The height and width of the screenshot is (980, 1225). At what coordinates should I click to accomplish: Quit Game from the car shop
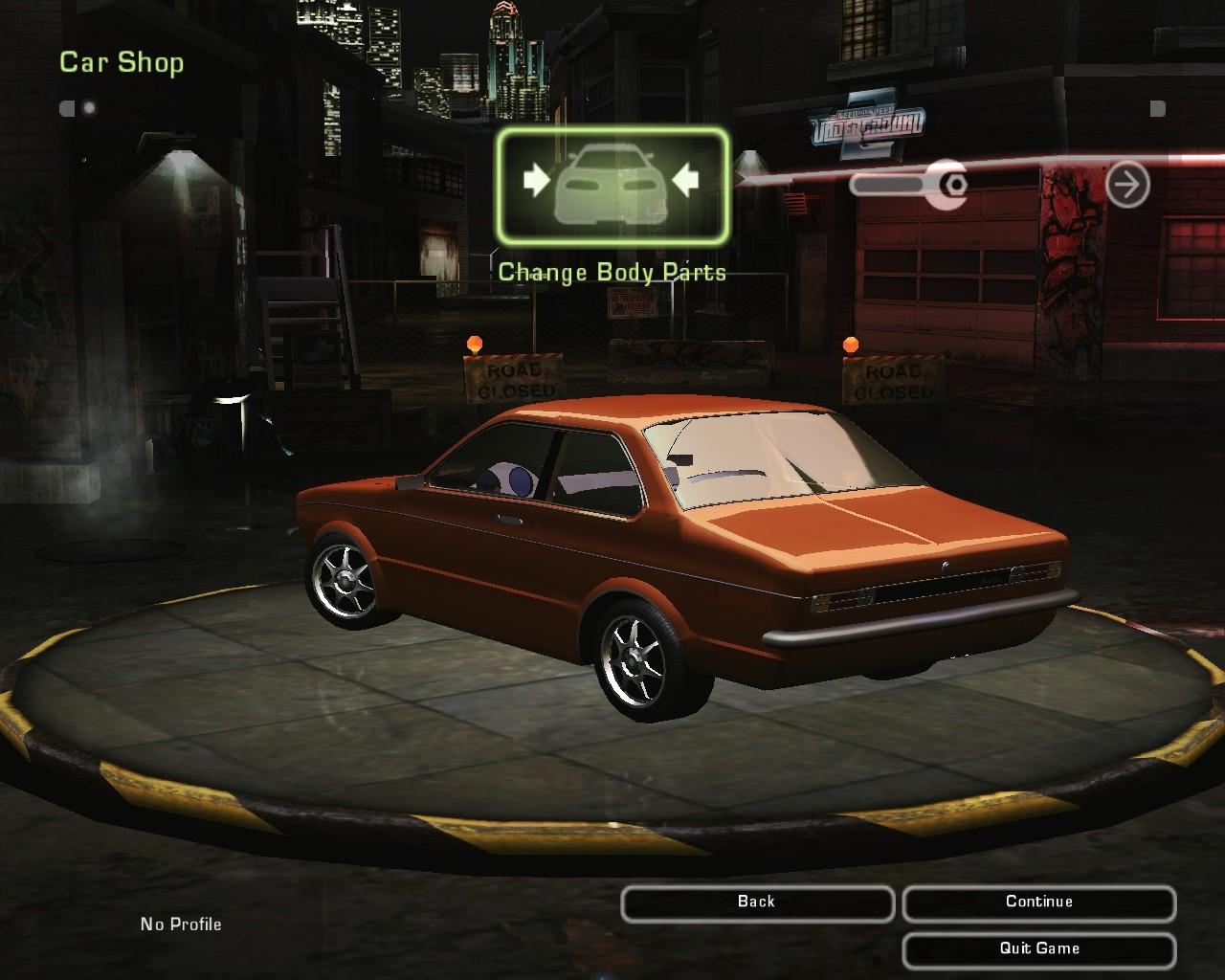click(1038, 949)
